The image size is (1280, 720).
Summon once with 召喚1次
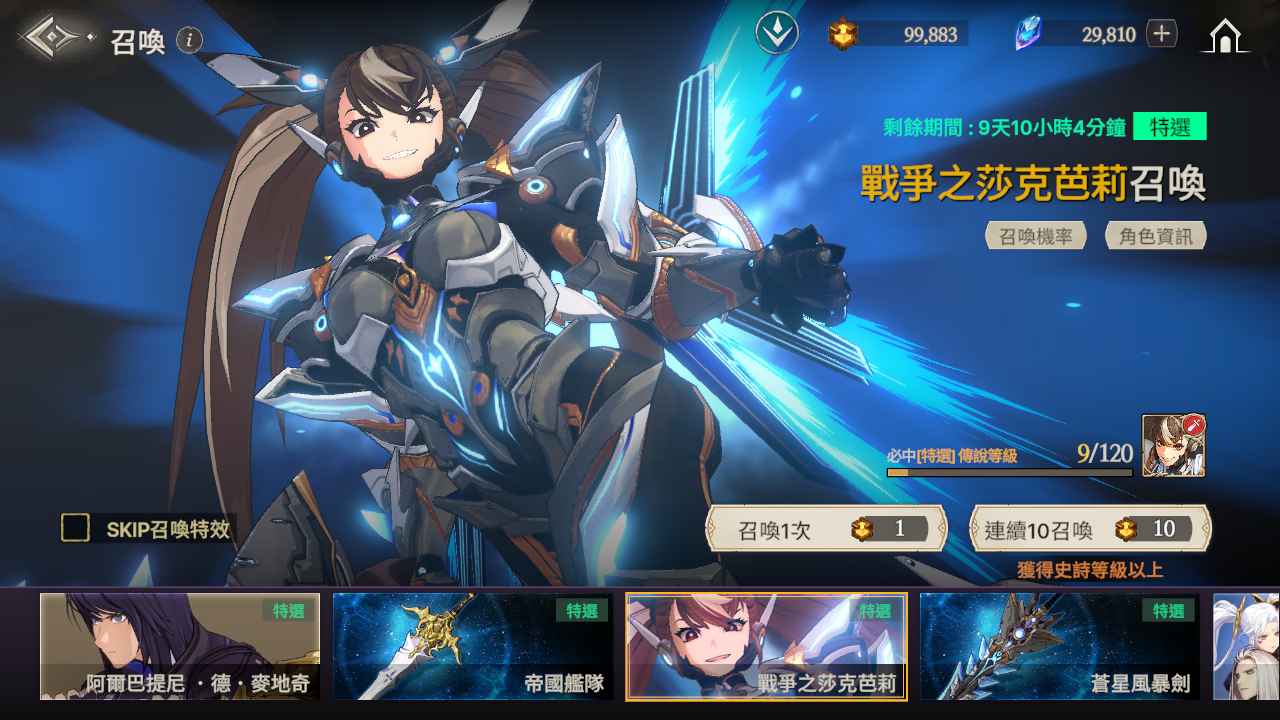[x=827, y=529]
